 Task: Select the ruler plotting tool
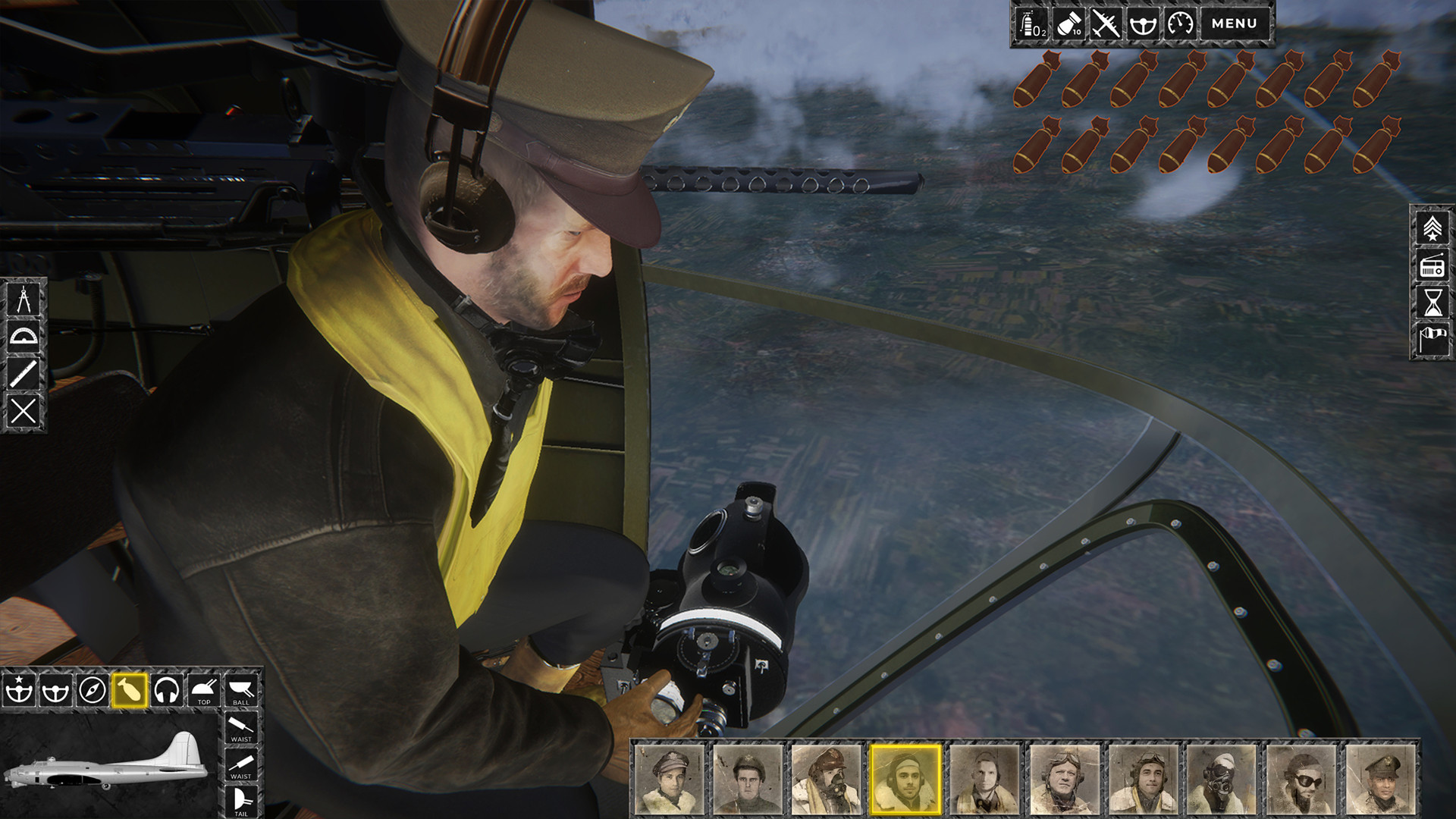pyautogui.click(x=25, y=375)
